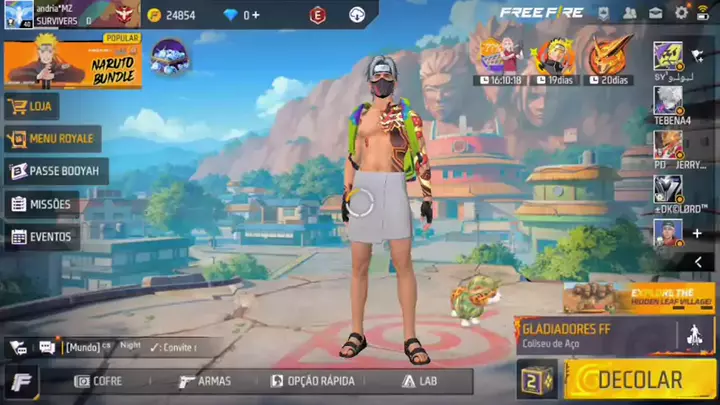720x405 pixels.
Task: Open the mail envelope icon
Action: tap(655, 13)
